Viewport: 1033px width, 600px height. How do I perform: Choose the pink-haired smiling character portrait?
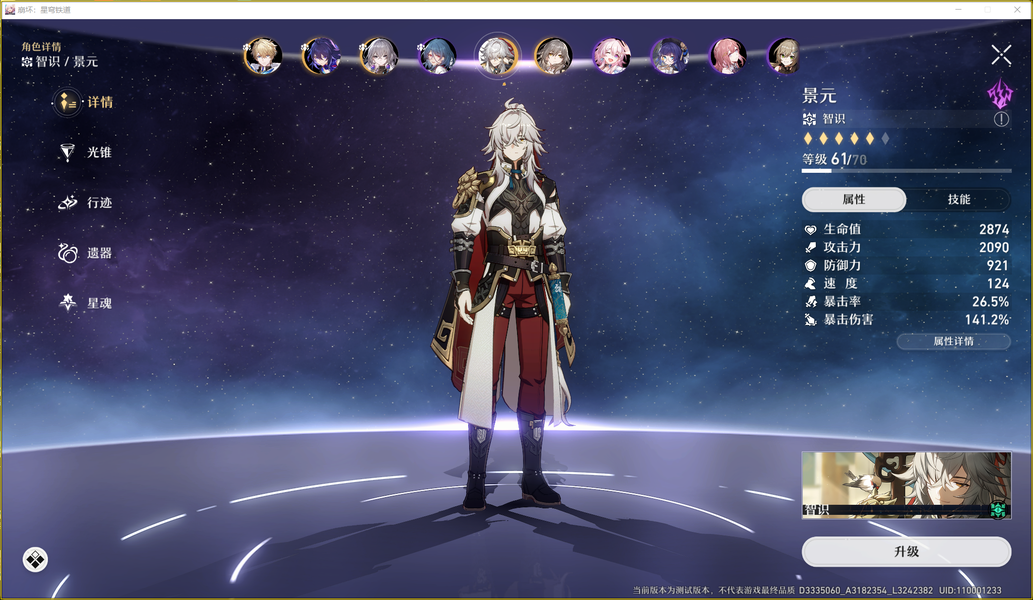tap(609, 56)
